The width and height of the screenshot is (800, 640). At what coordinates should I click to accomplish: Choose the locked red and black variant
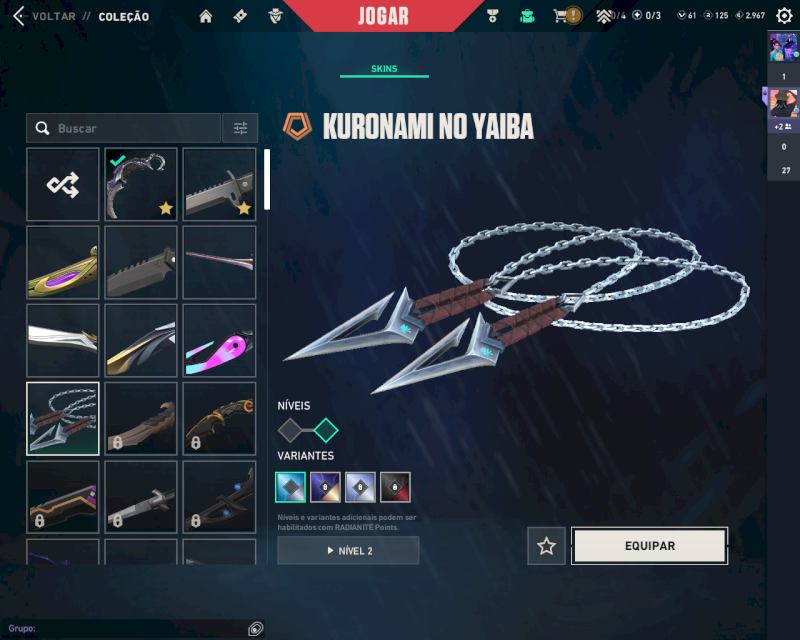(x=395, y=487)
